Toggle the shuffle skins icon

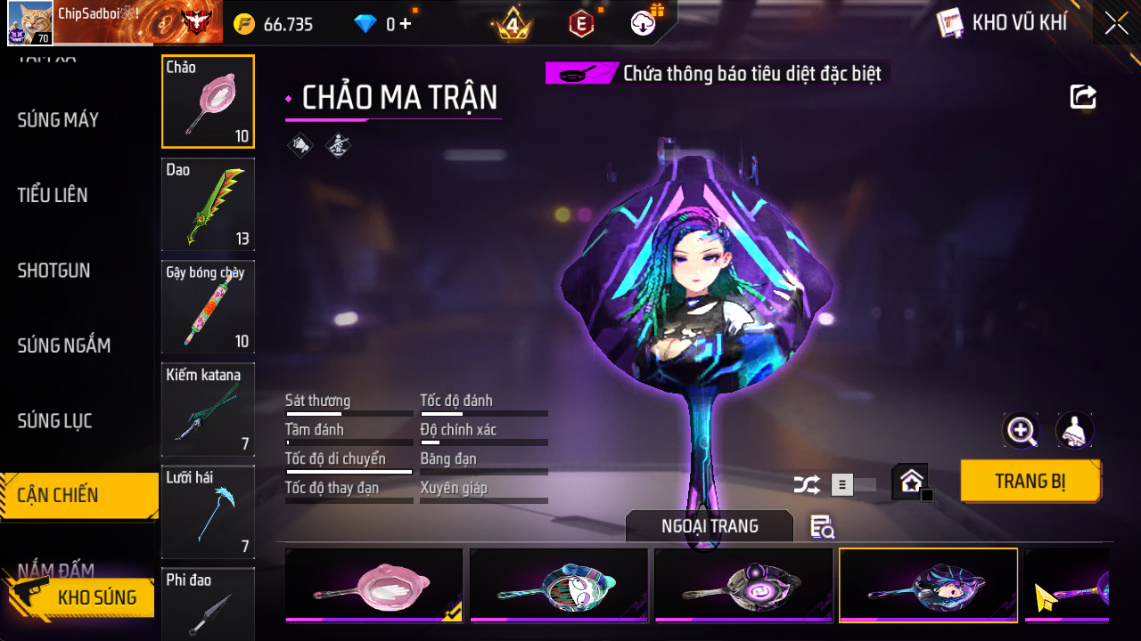[806, 485]
